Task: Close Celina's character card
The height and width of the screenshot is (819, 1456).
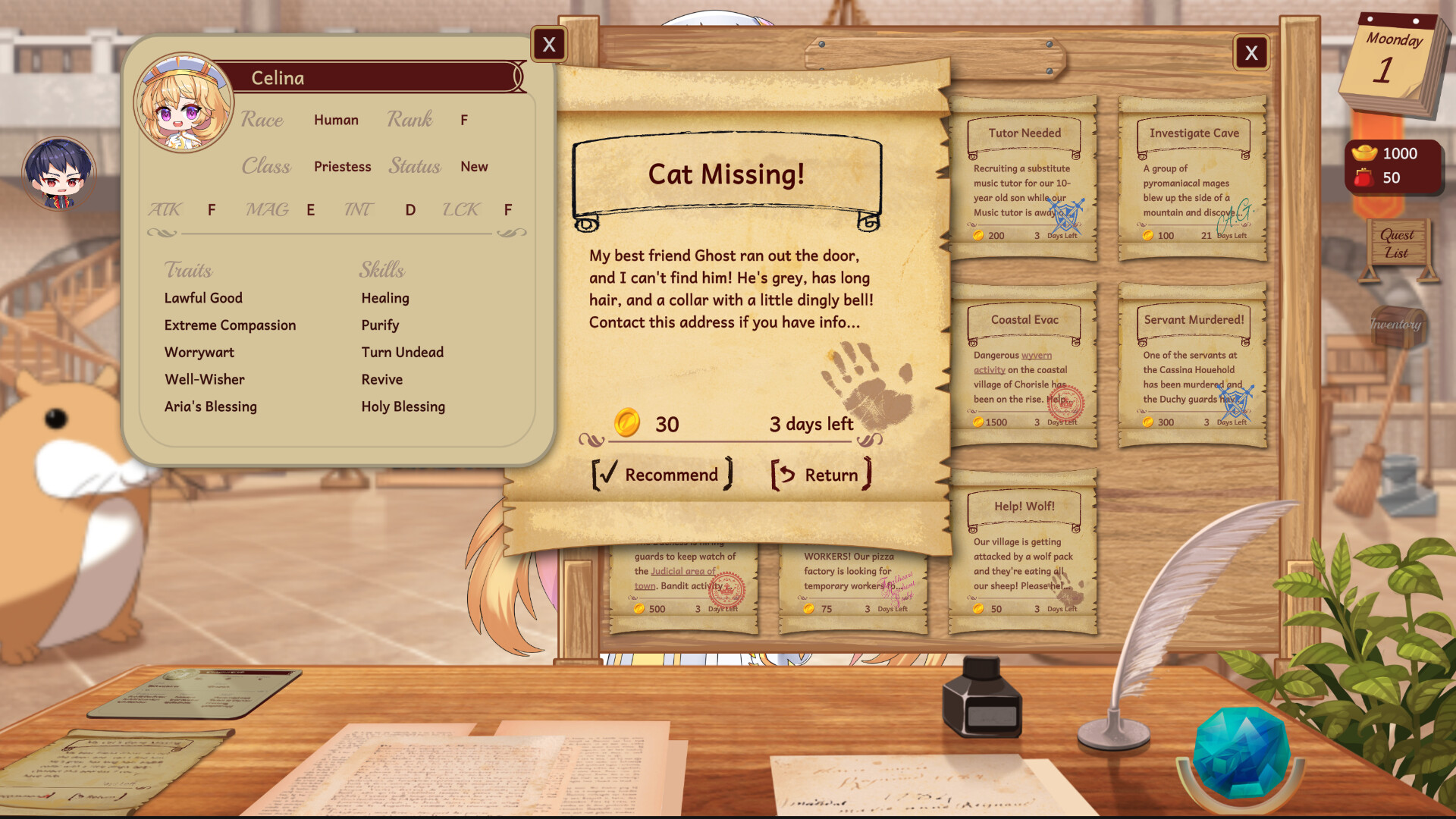Action: (548, 45)
